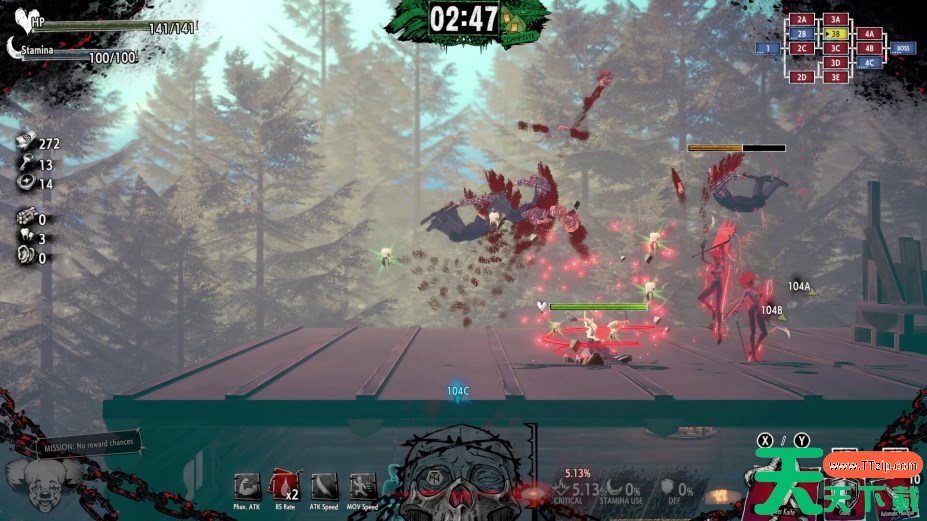Image resolution: width=927 pixels, height=521 pixels.
Task: Select room 4A on the stage map
Action: 869,33
